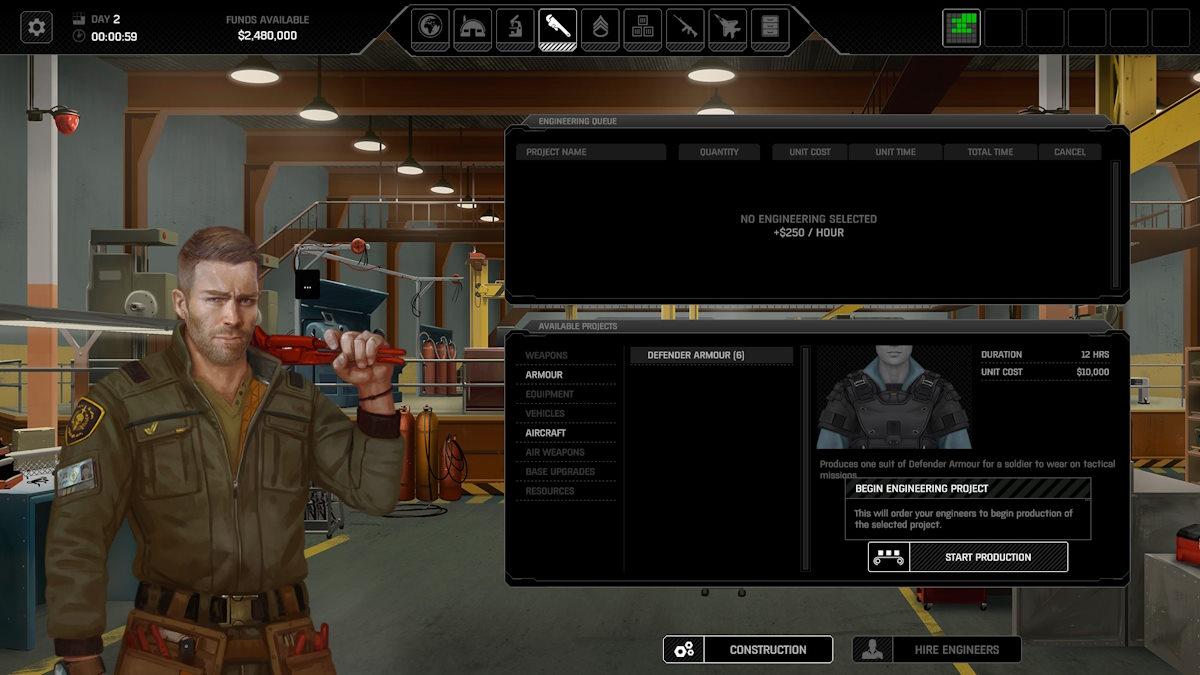Open the base dome screen
Screen dimensions: 1200x675
click(473, 27)
